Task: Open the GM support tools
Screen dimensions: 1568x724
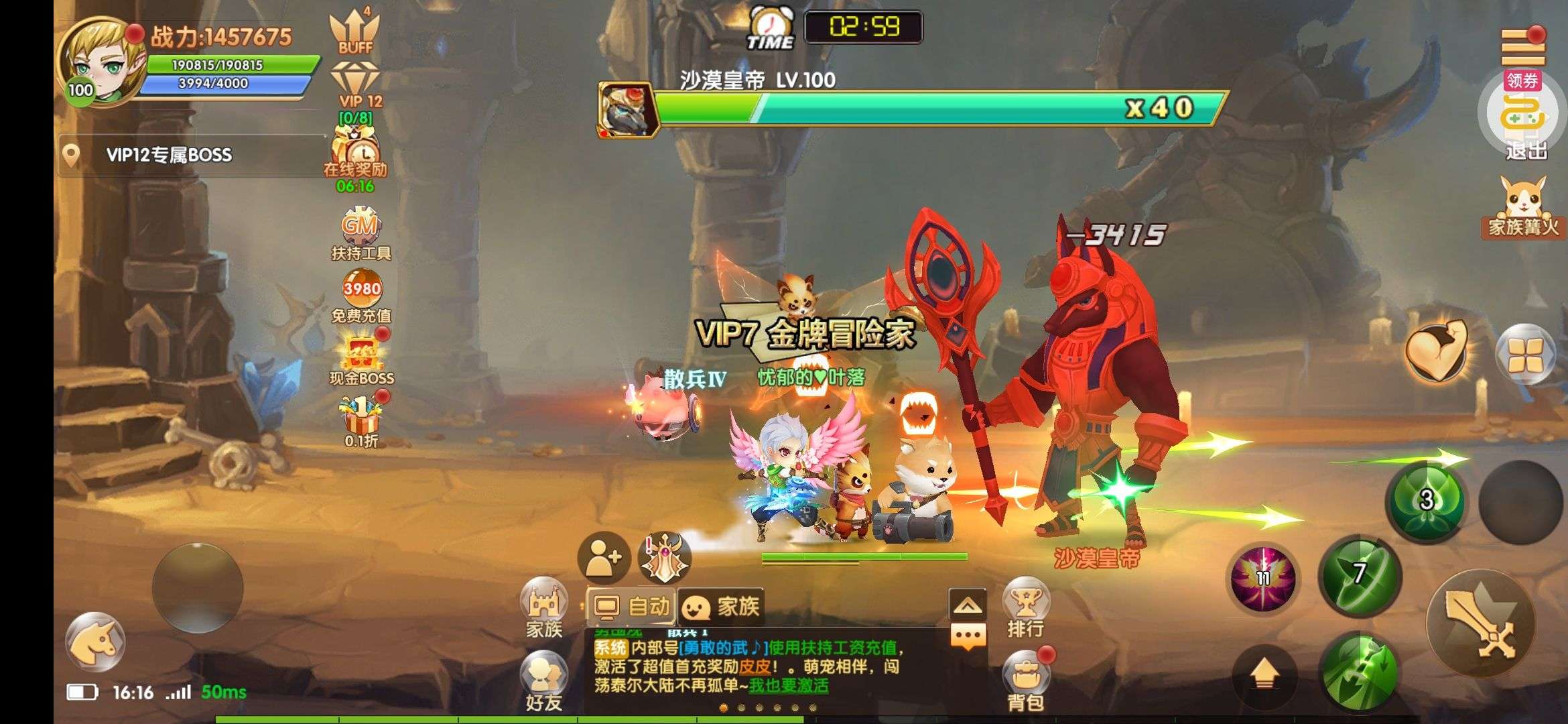Action: coord(361,228)
